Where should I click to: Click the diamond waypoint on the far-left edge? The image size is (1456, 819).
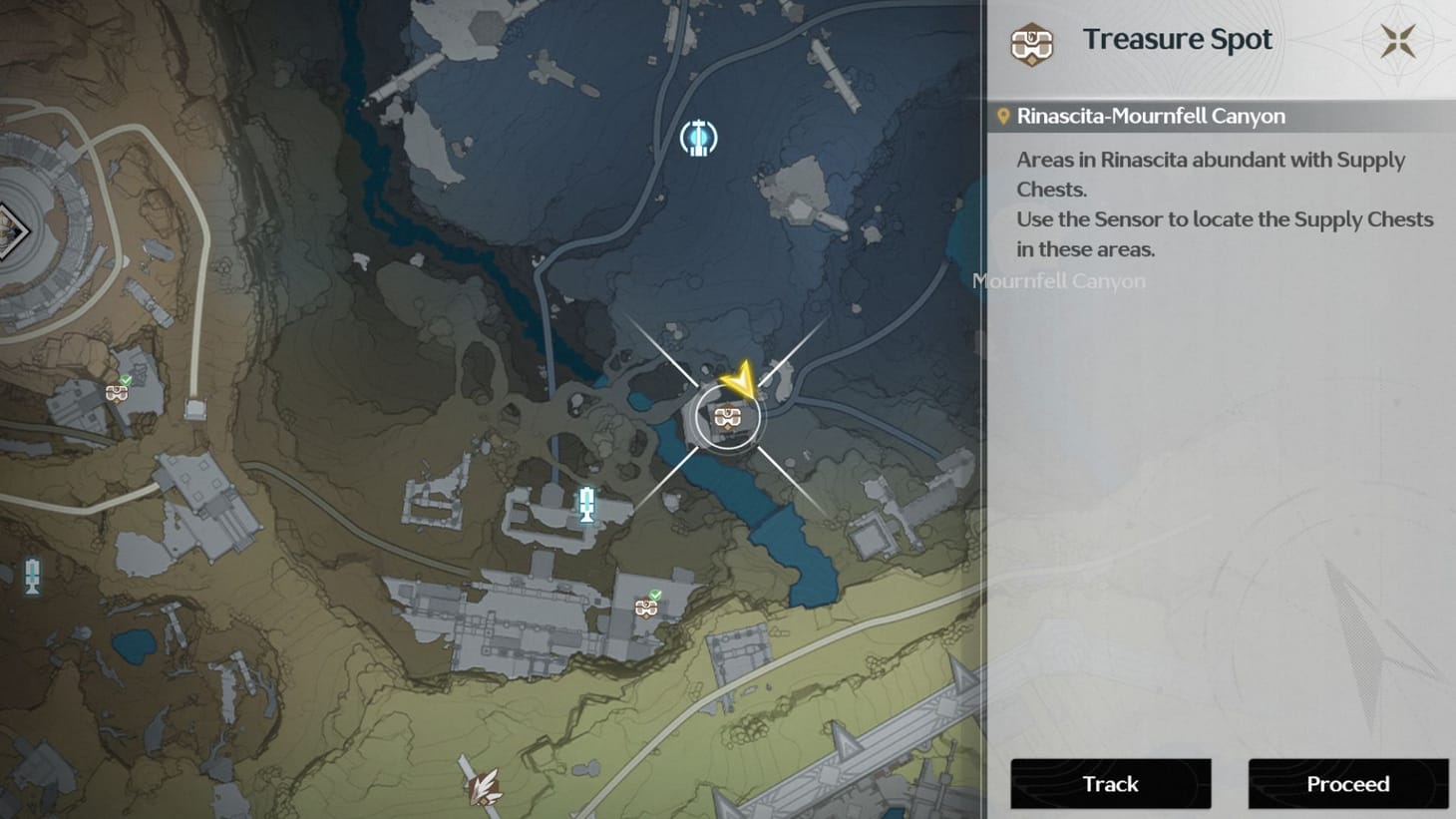12,231
